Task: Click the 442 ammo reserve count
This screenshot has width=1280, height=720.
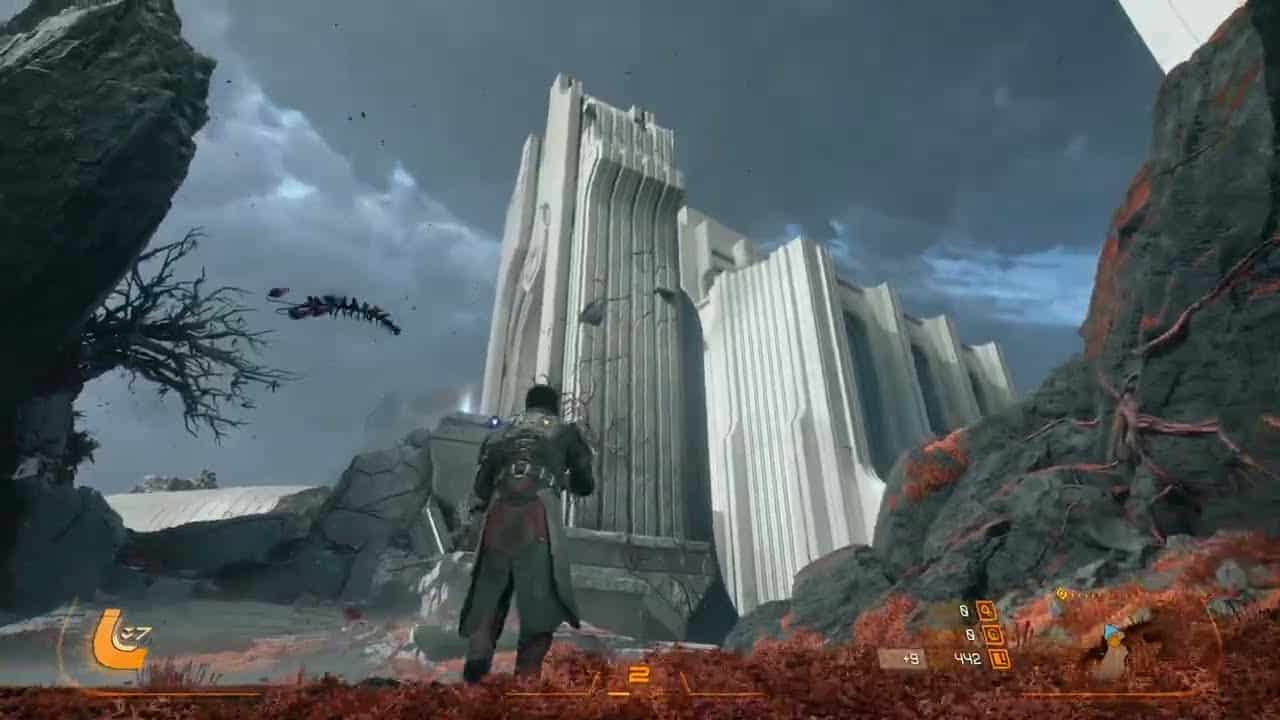Action: pyautogui.click(x=969, y=657)
